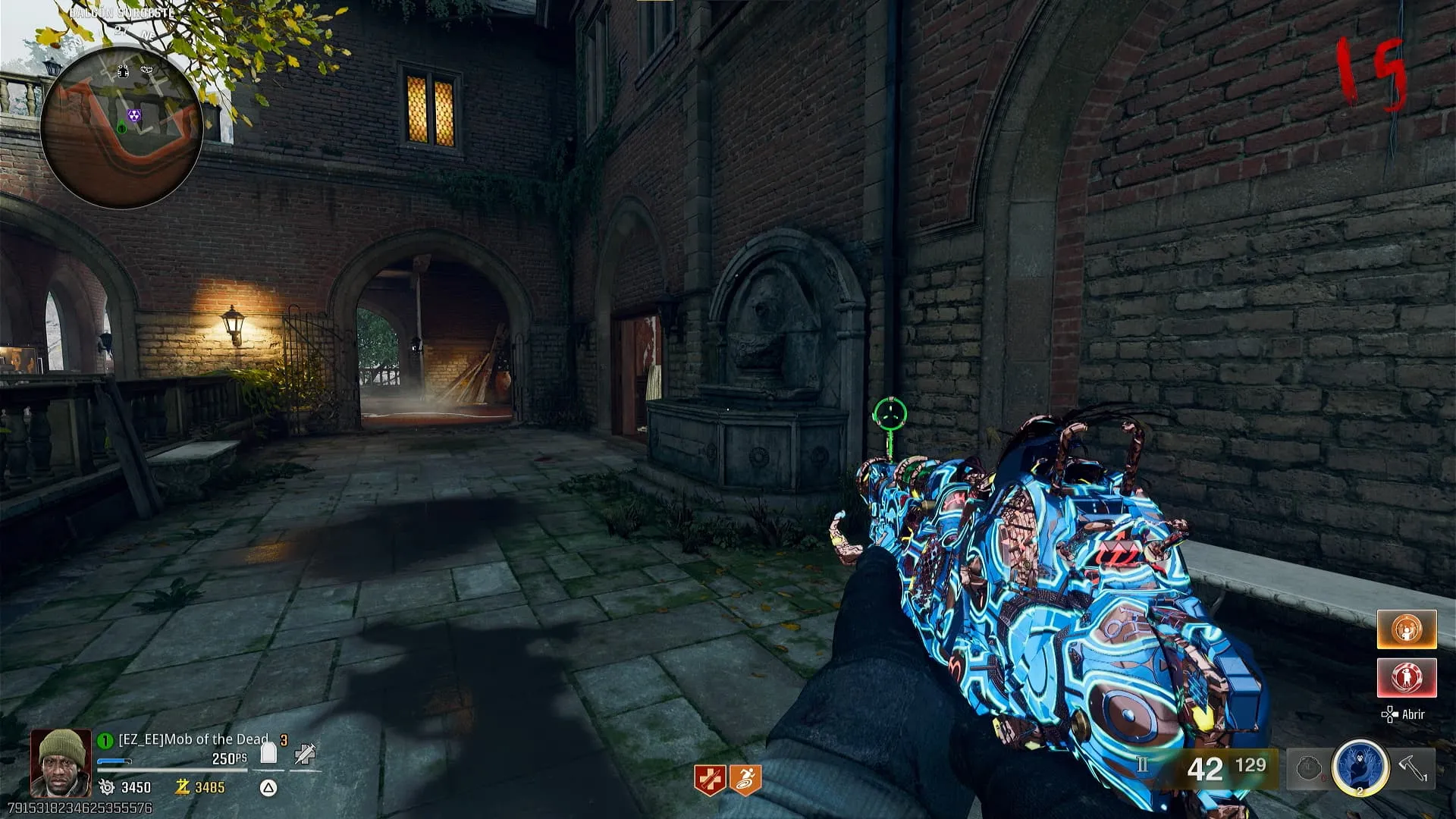Select the orange GobbleGum slot
The image size is (1456, 819).
click(1407, 629)
